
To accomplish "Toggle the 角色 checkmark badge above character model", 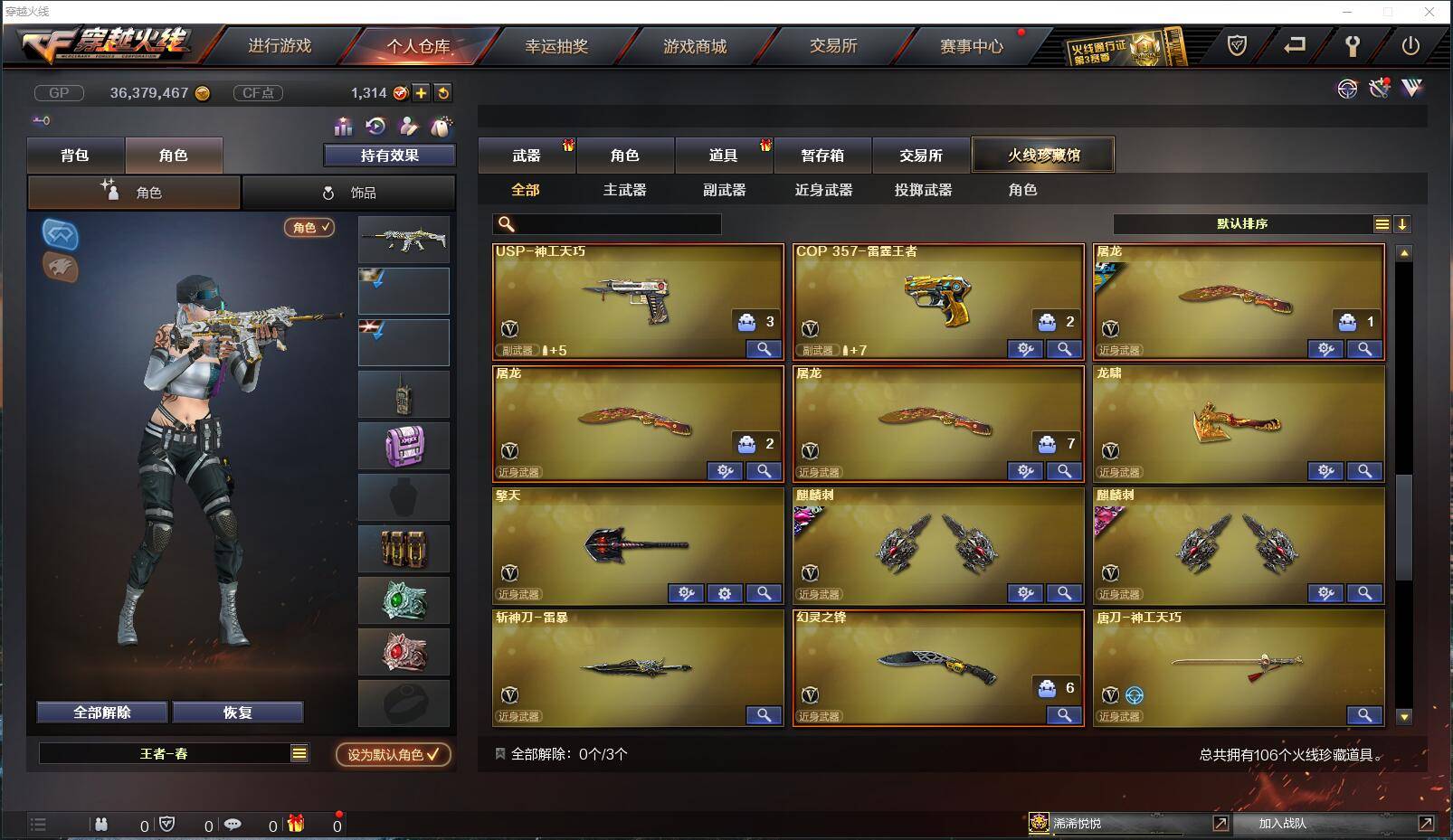I will tap(309, 228).
